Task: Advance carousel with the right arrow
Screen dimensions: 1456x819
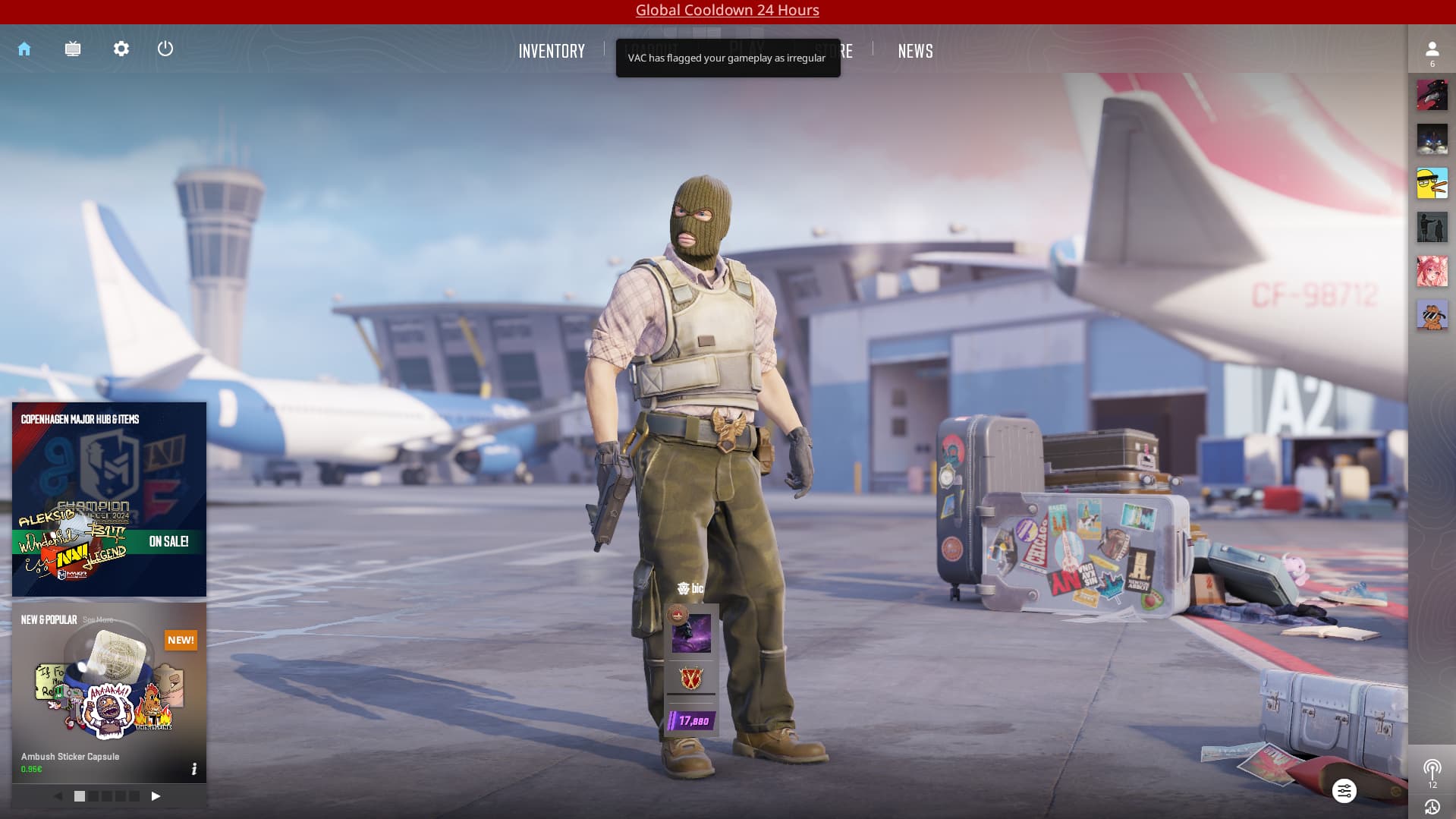Action: pos(157,796)
